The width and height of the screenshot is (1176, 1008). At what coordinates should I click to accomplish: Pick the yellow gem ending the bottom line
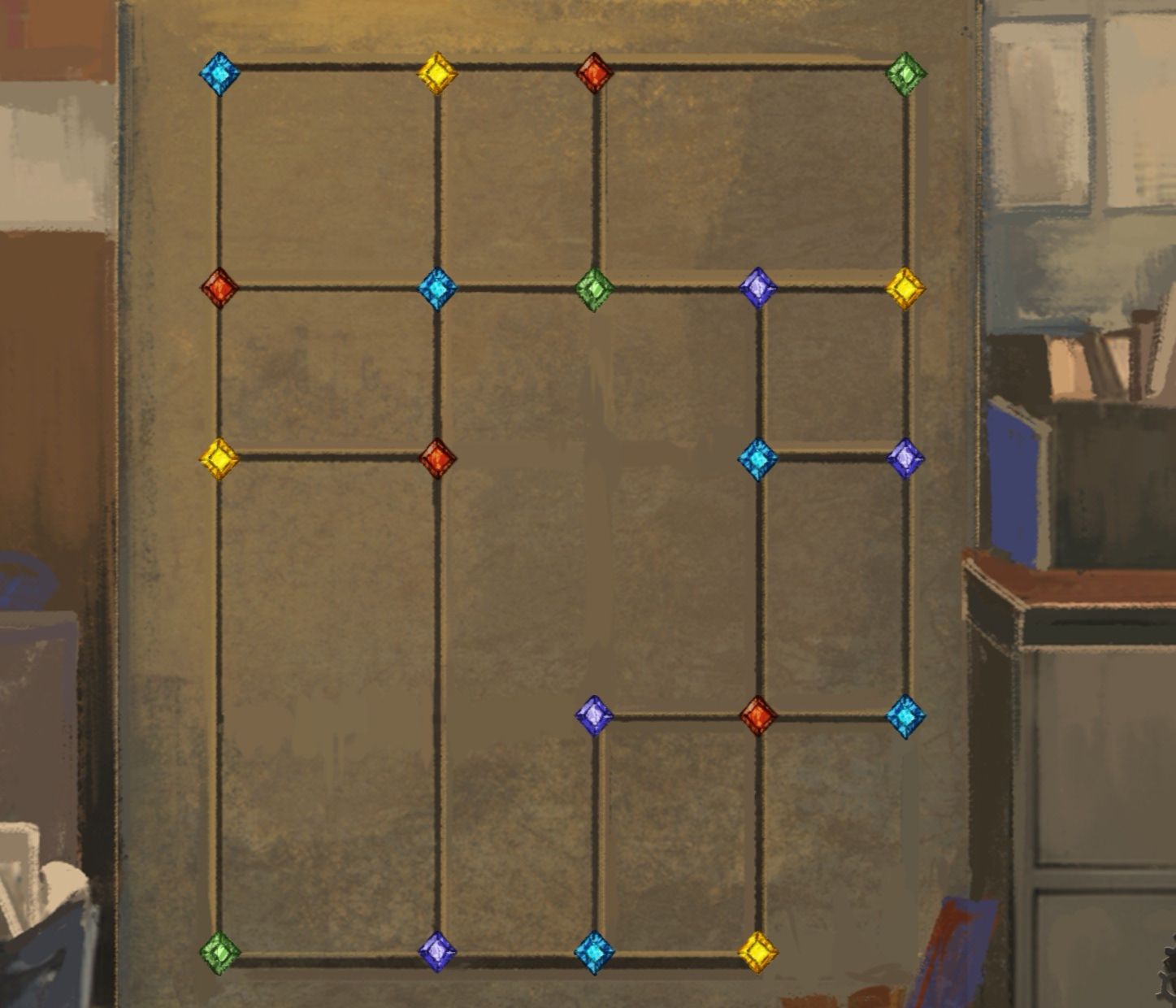[757, 951]
